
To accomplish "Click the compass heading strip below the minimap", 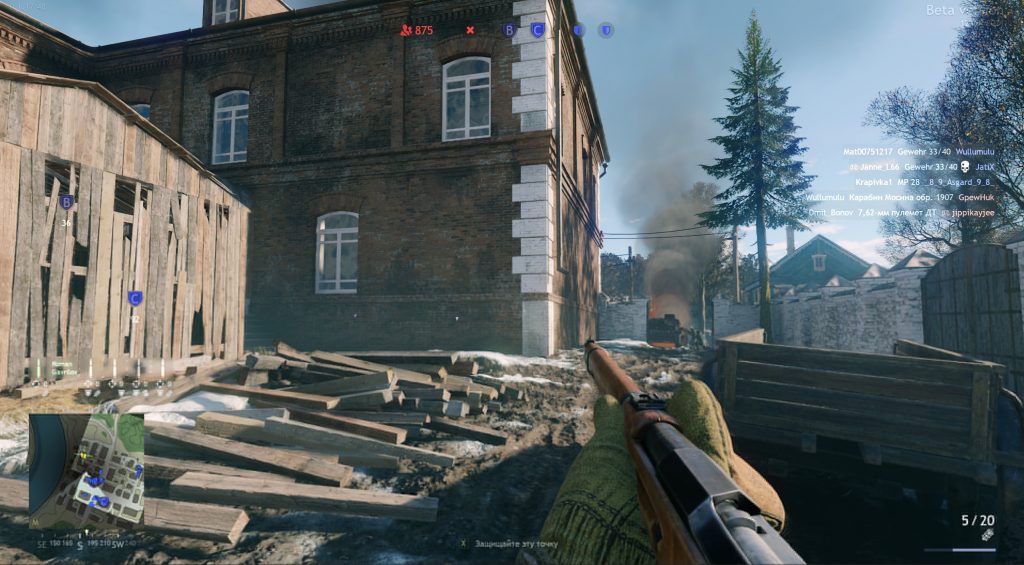I will pos(86,545).
